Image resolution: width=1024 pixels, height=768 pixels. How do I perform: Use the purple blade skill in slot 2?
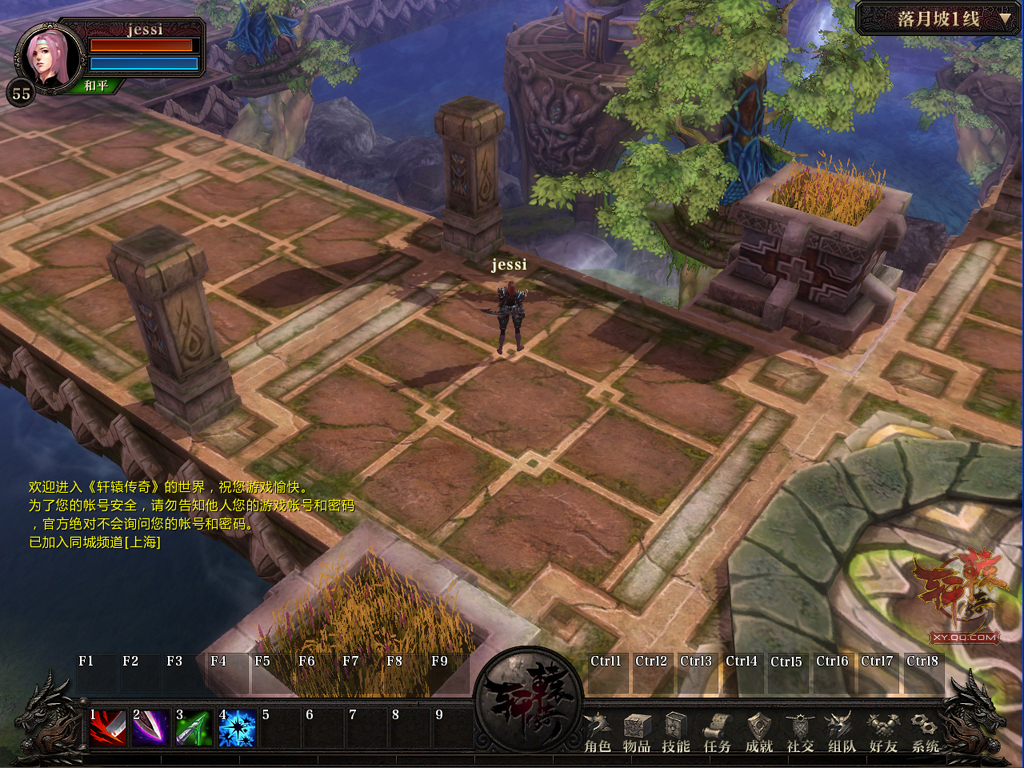pyautogui.click(x=150, y=728)
